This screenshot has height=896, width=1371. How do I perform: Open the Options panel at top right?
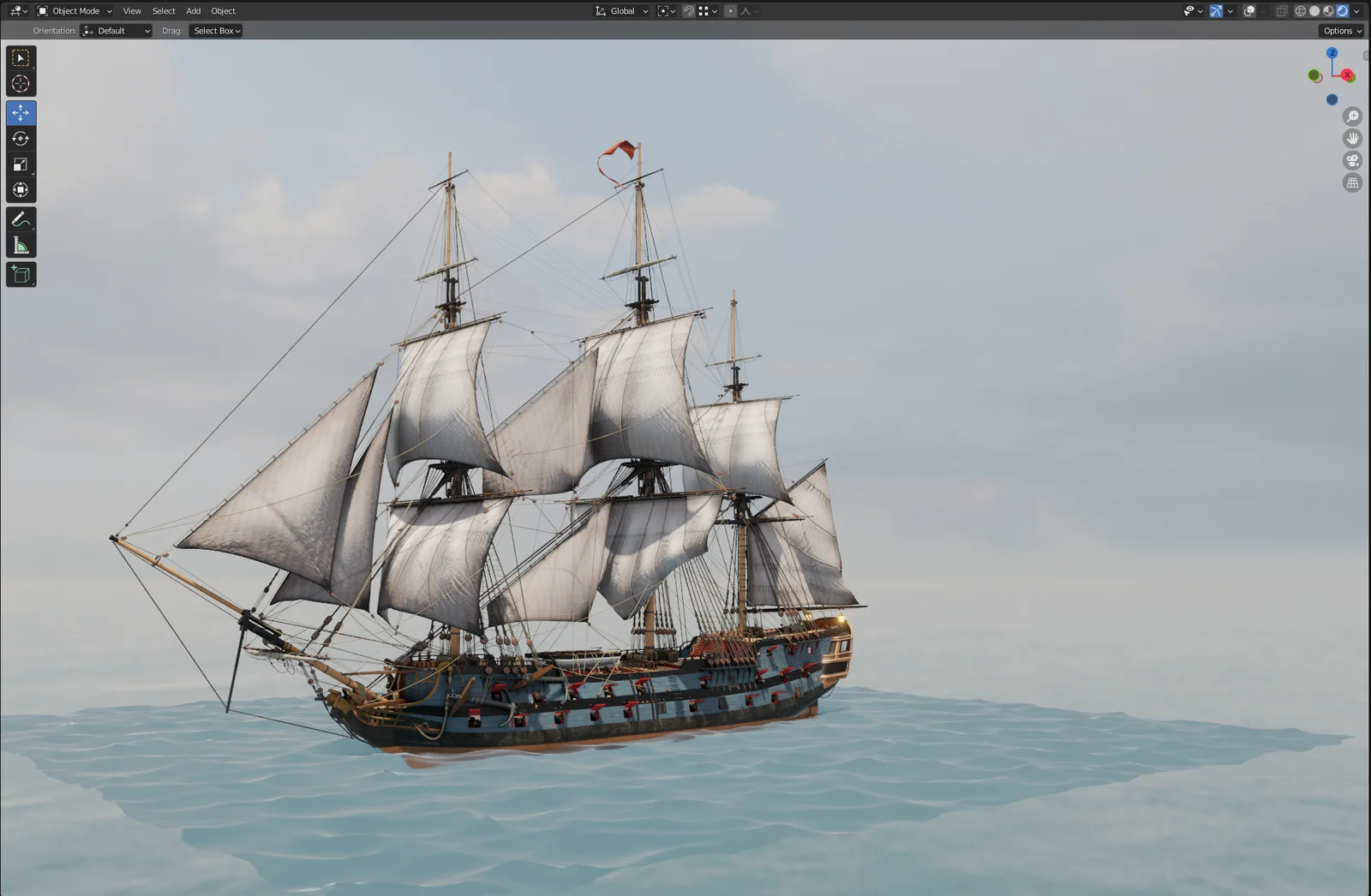coord(1339,30)
